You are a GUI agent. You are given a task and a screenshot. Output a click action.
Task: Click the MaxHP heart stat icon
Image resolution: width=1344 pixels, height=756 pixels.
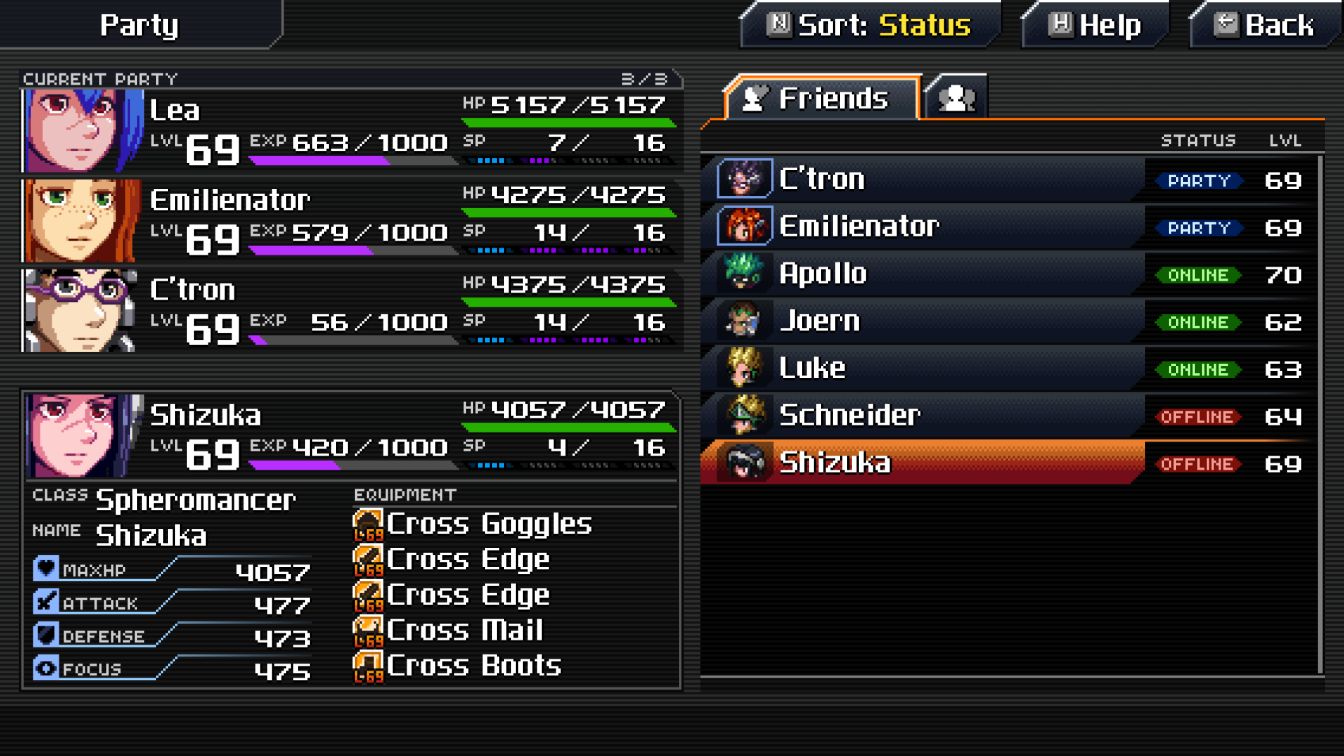(44, 570)
